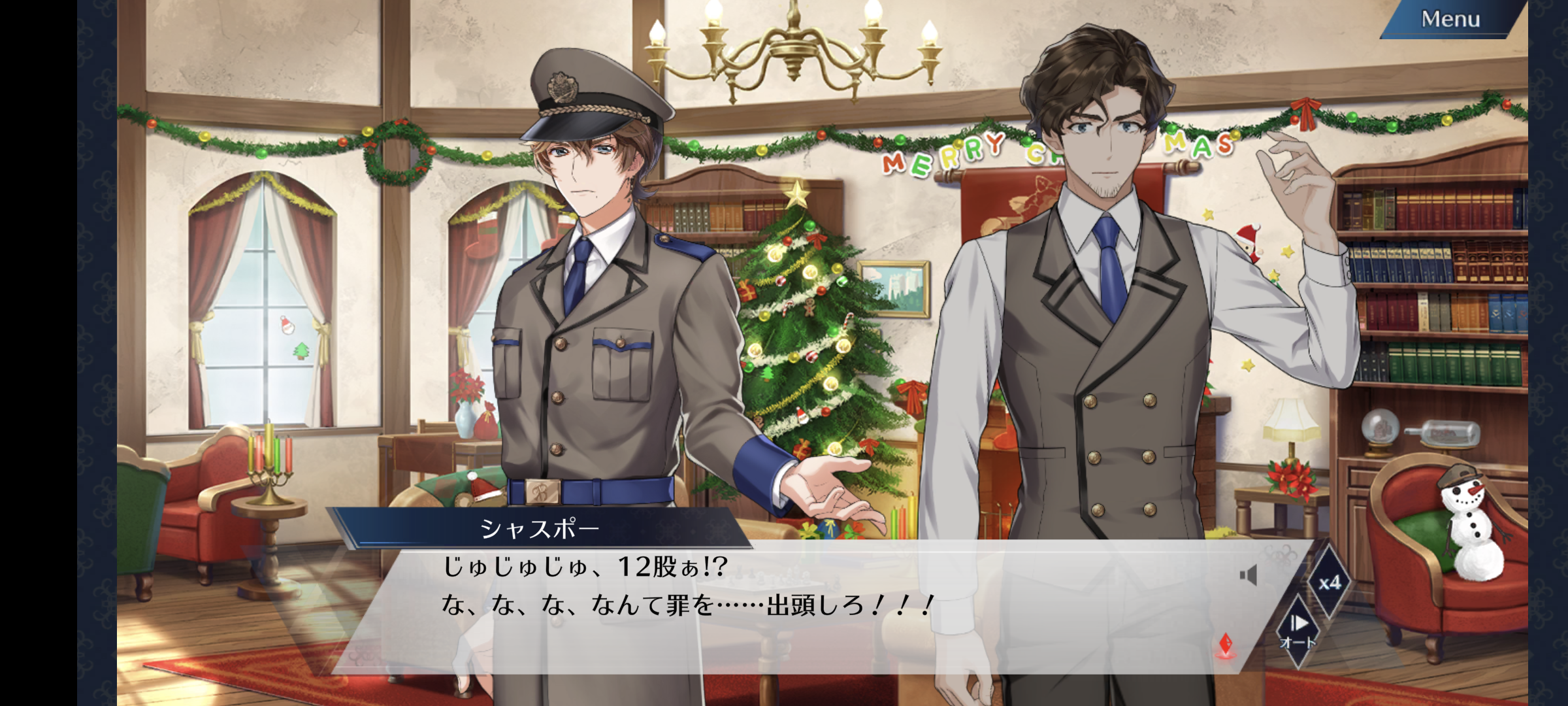Screen dimensions: 1568x706
Task: Toggle the x4 speed button
Action: pyautogui.click(x=1329, y=582)
